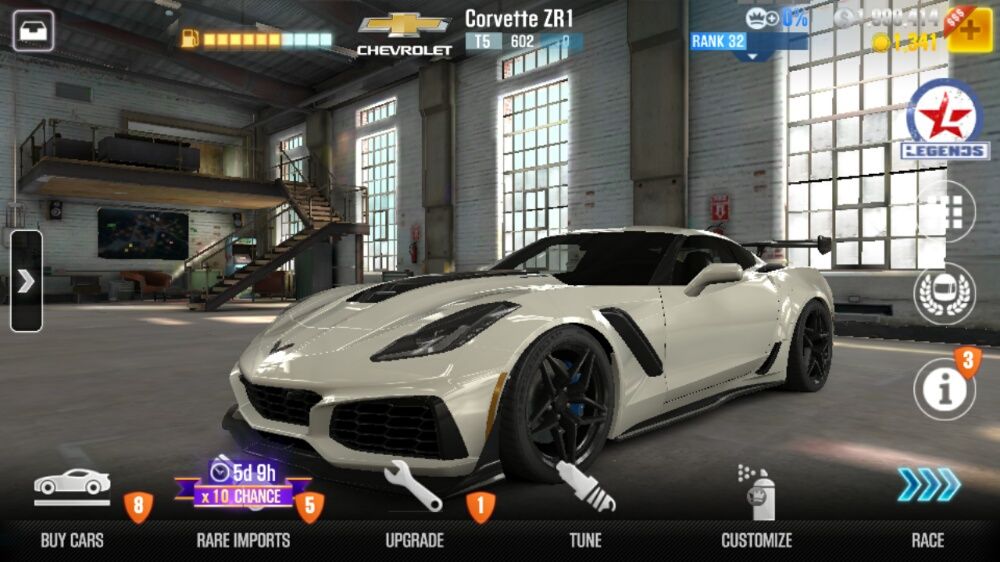Tap the fuel pips gauge
This screenshot has width=1000, height=562.
click(x=257, y=39)
